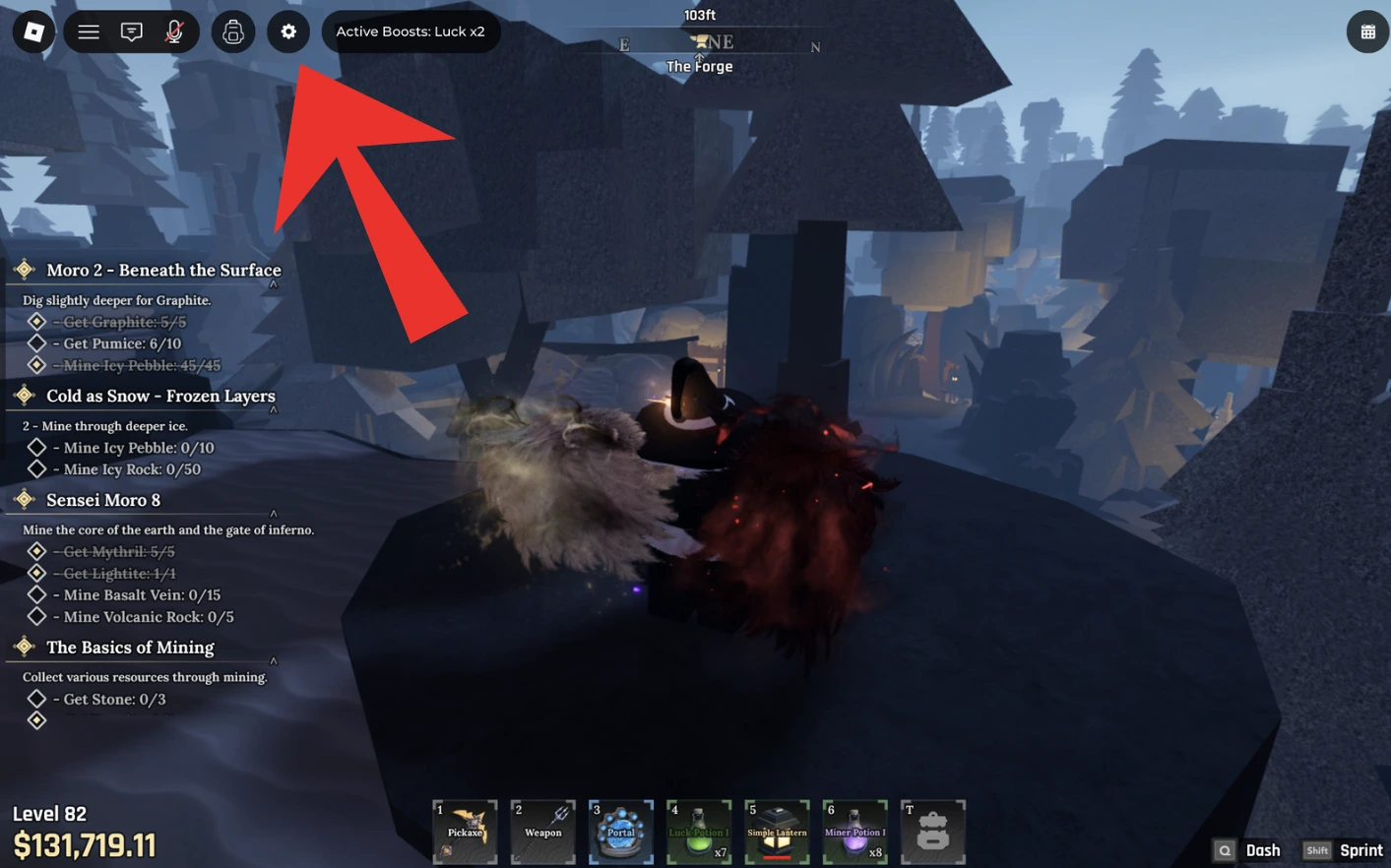Image resolution: width=1391 pixels, height=868 pixels.
Task: Open the hamburger navigation menu
Action: pyautogui.click(x=88, y=31)
